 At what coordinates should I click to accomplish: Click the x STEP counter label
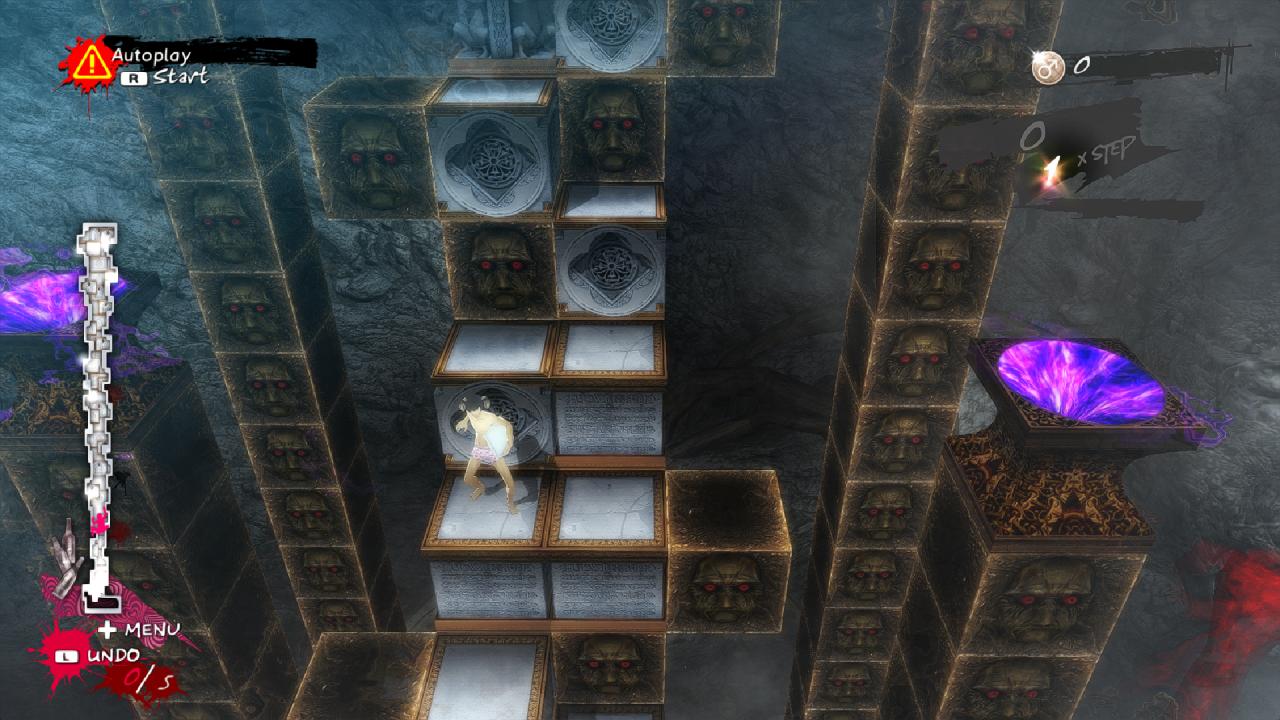pos(1107,152)
